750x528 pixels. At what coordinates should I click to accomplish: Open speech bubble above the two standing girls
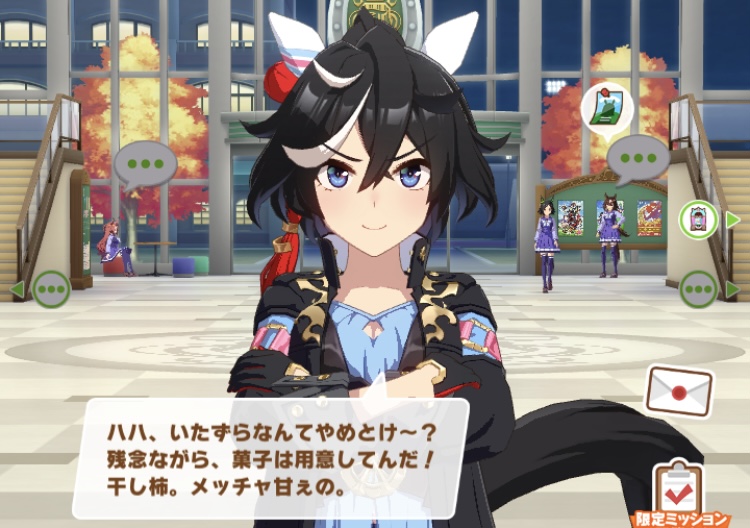(637, 159)
